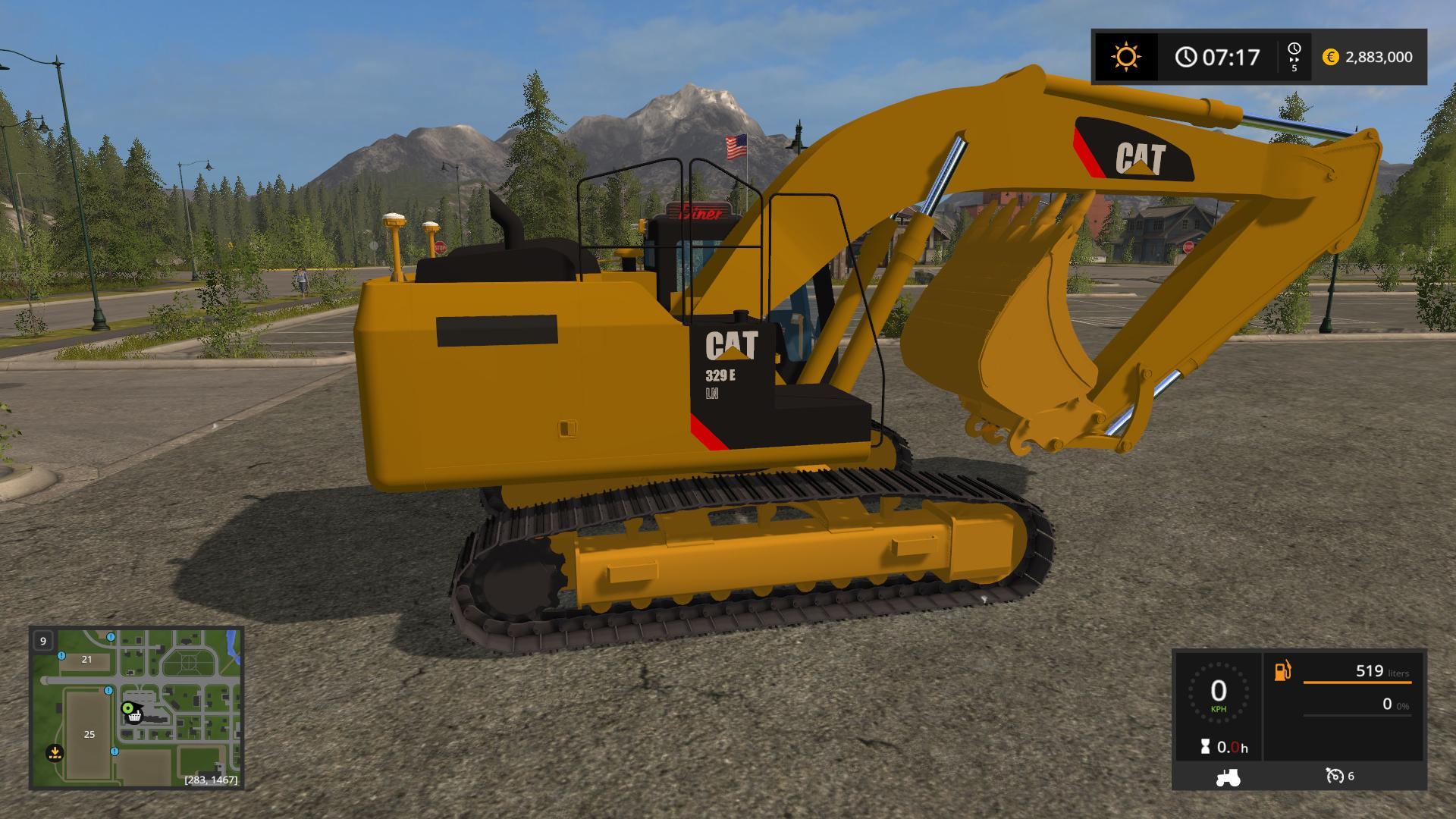Click the money balance 2,883,000
Screen dimensions: 1456x819
[x=1380, y=57]
